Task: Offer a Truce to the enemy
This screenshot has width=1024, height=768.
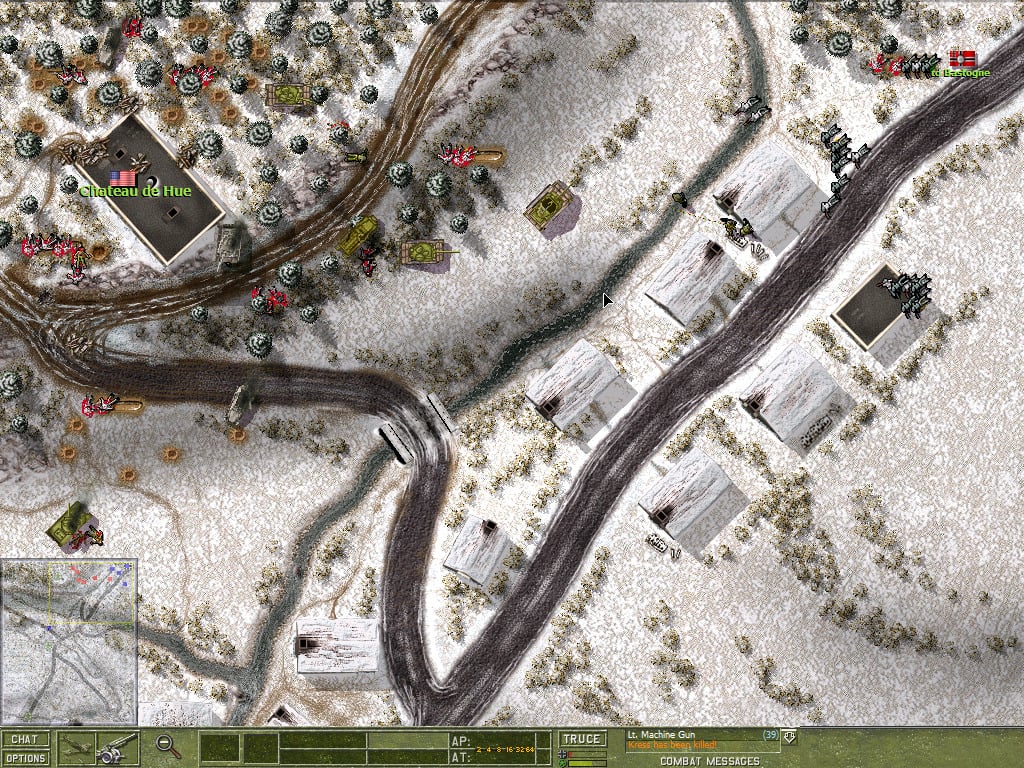Action: [581, 739]
